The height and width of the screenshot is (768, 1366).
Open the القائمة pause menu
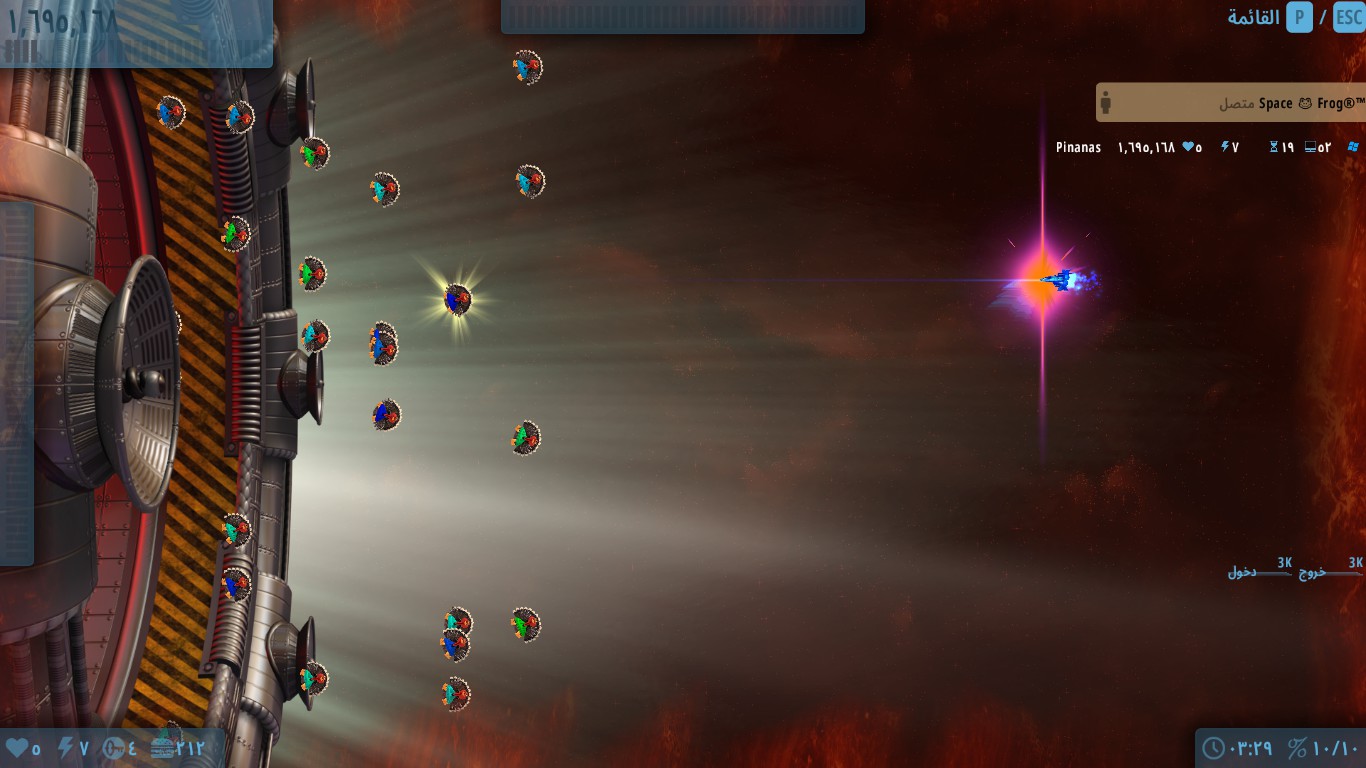[1254, 17]
